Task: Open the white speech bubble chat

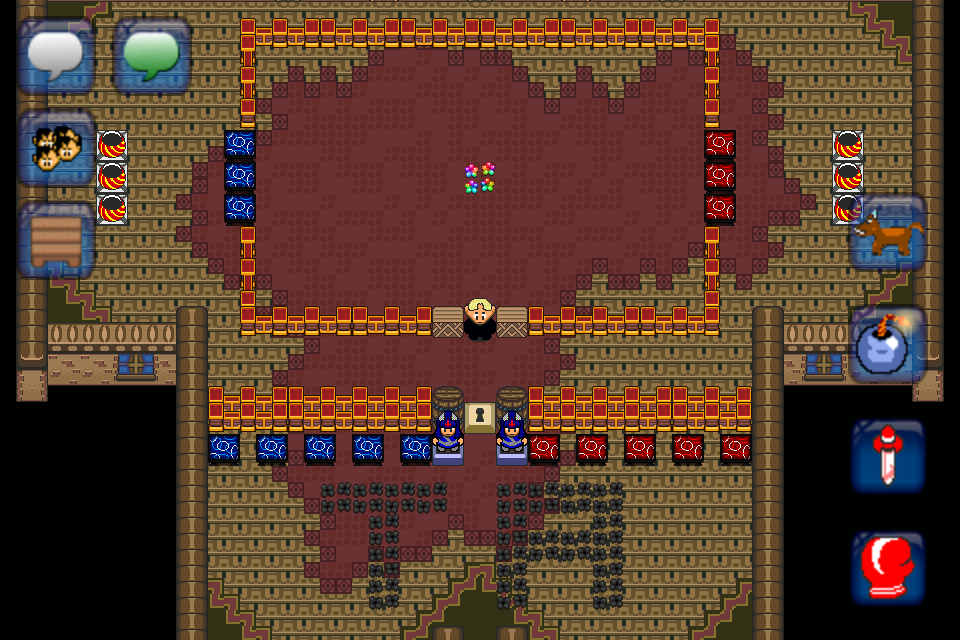Action: coord(56,56)
